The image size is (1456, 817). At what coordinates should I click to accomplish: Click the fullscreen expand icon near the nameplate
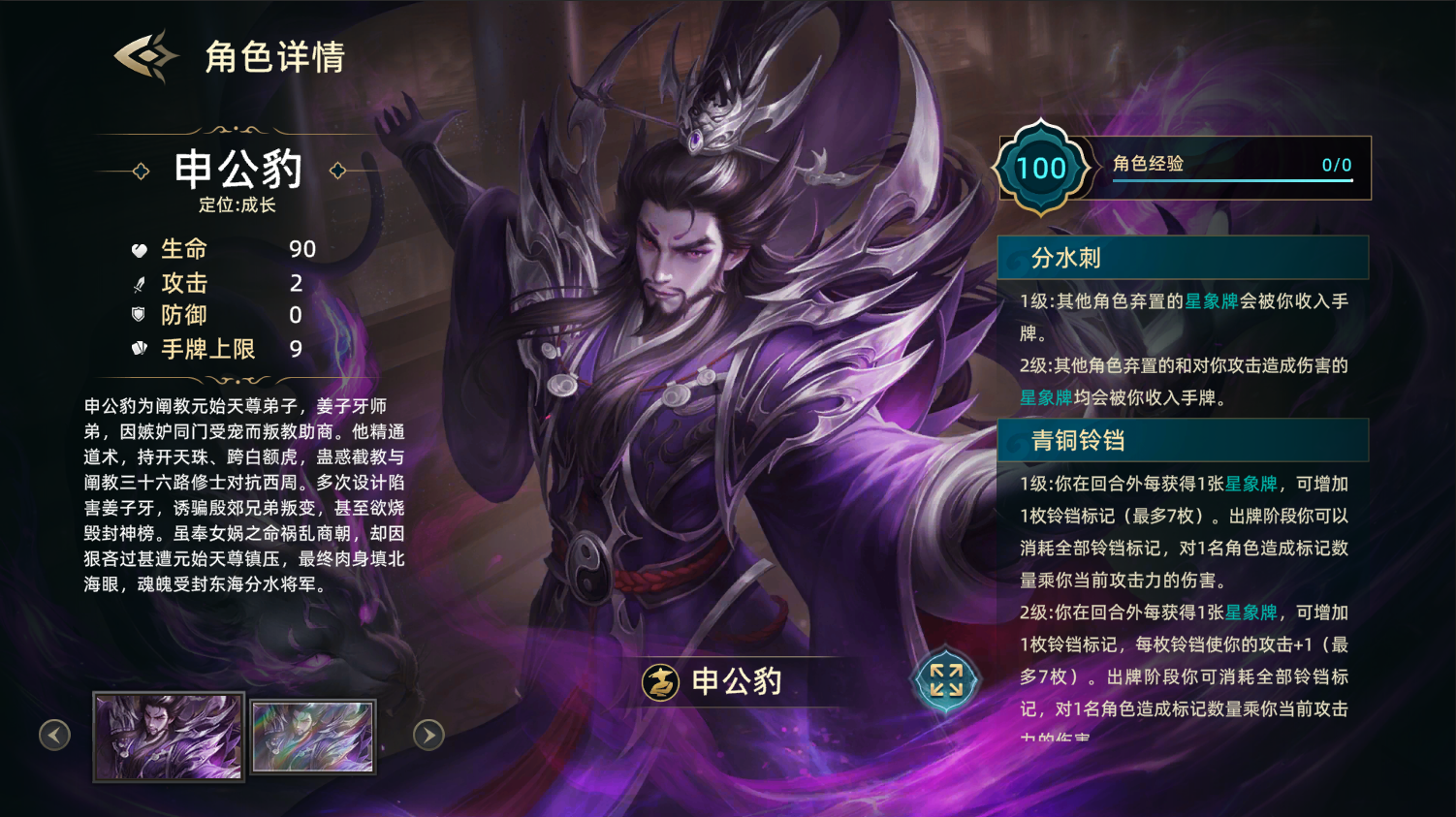click(x=945, y=681)
